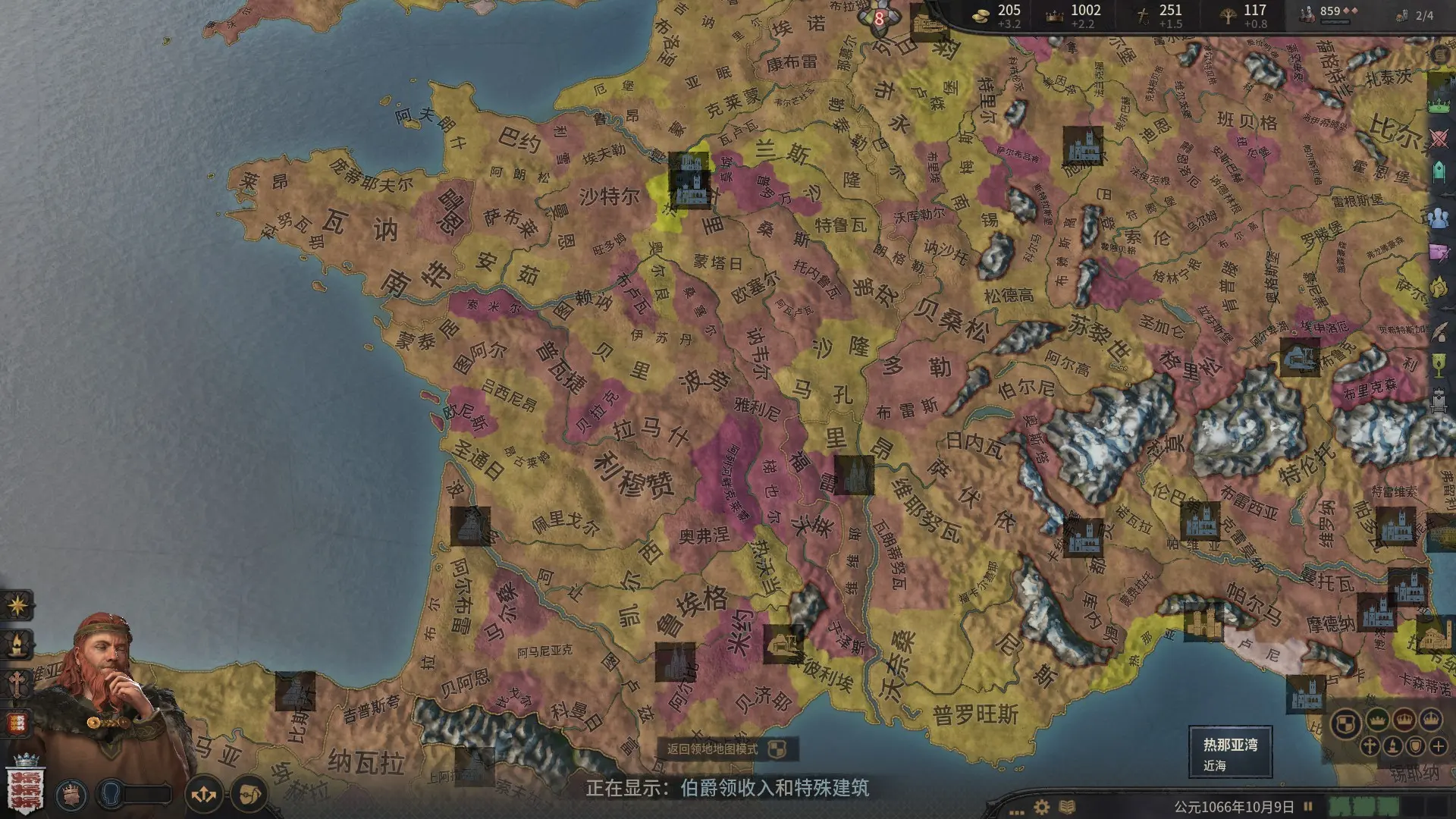Toggle pause next to the date
1456x819 pixels.
pos(1308,807)
